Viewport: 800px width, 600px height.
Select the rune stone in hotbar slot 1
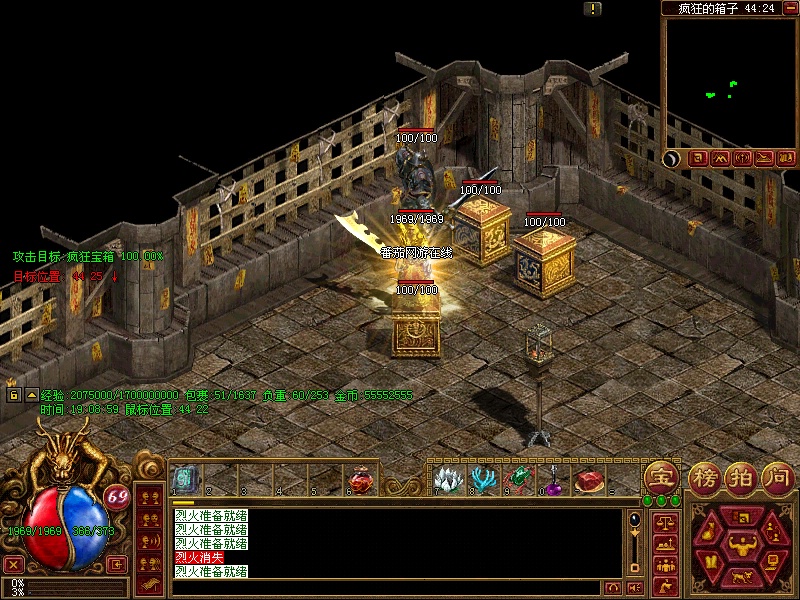(184, 479)
